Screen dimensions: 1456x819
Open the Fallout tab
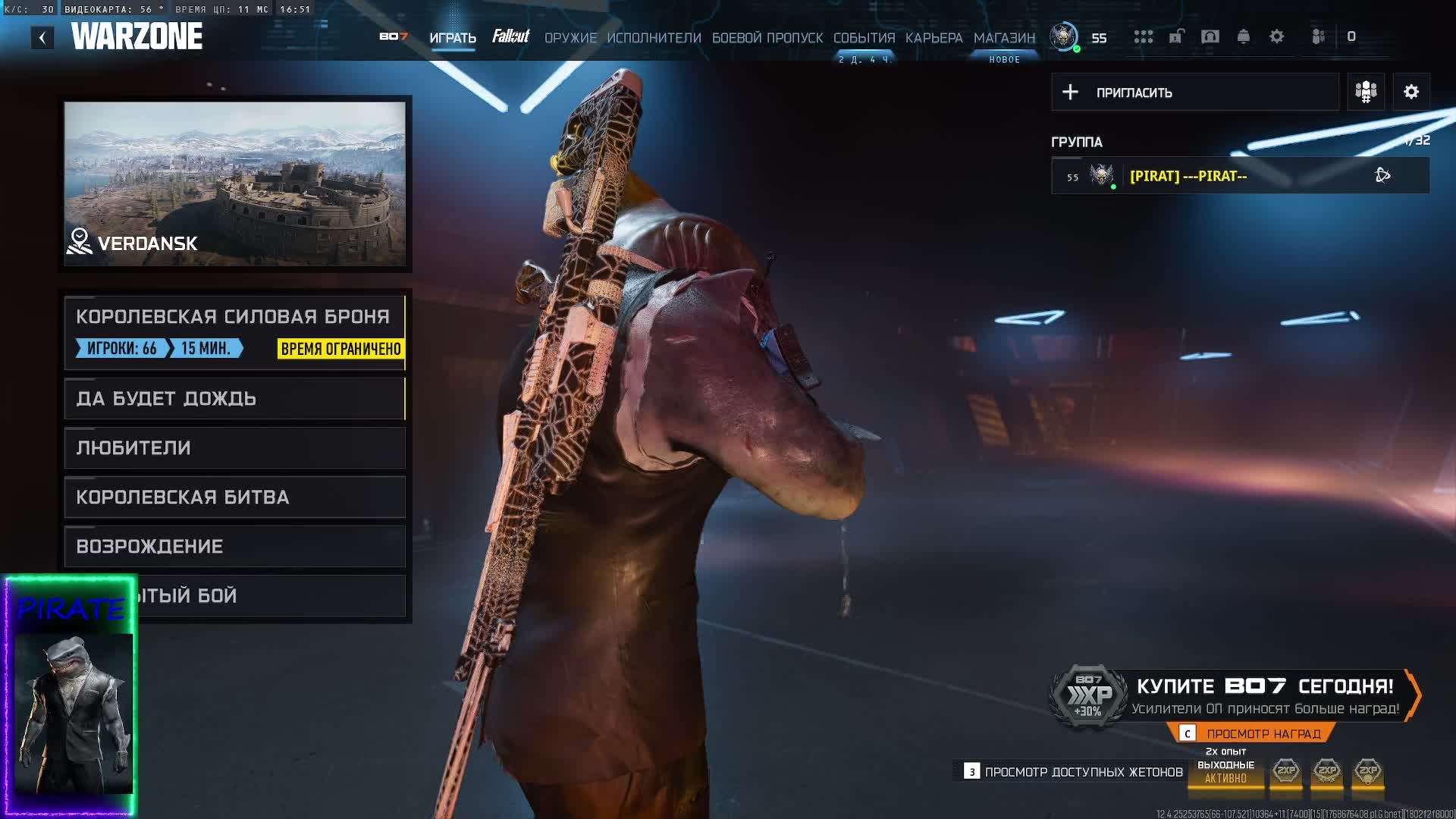[510, 36]
